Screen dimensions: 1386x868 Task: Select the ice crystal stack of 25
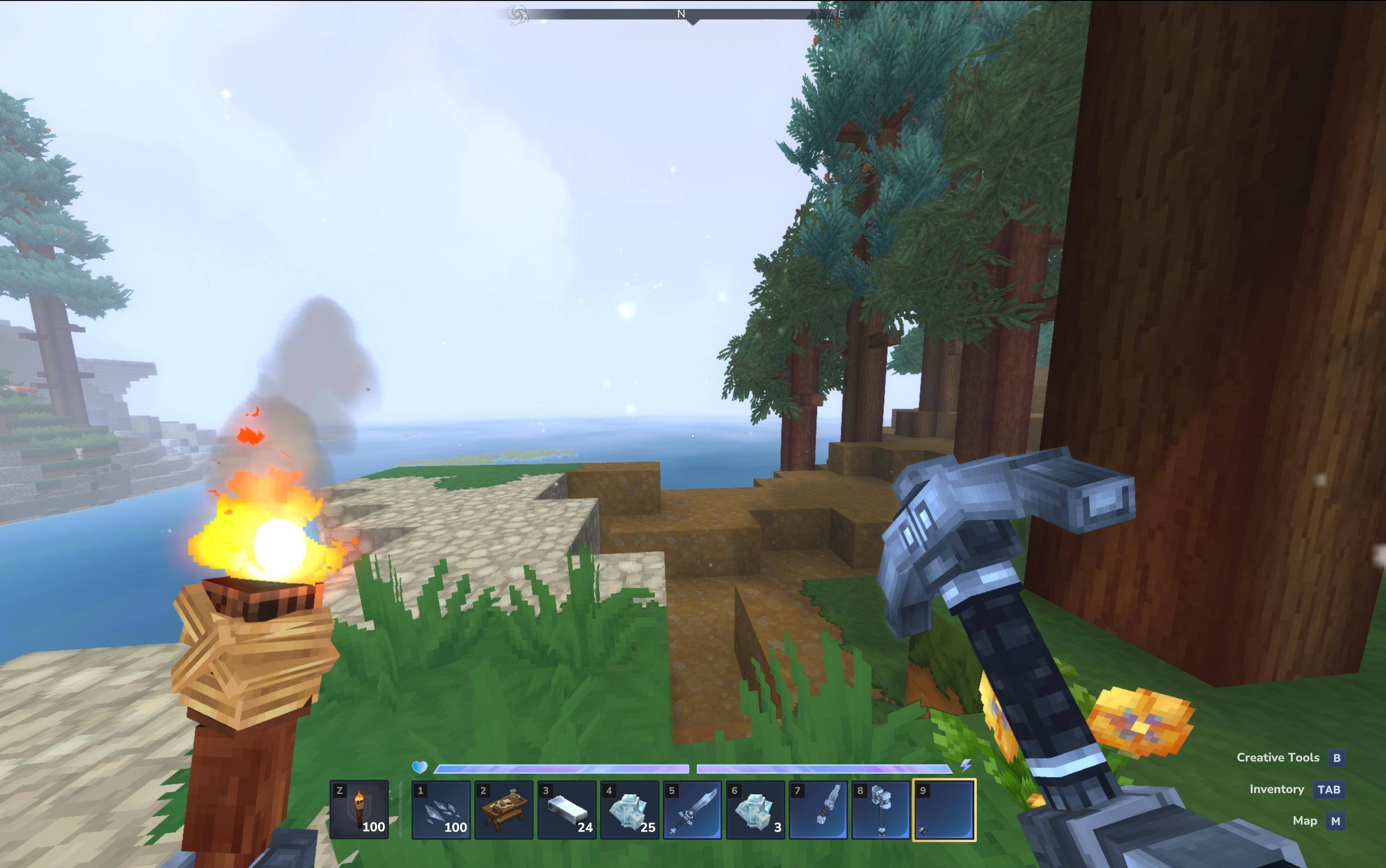click(x=630, y=810)
